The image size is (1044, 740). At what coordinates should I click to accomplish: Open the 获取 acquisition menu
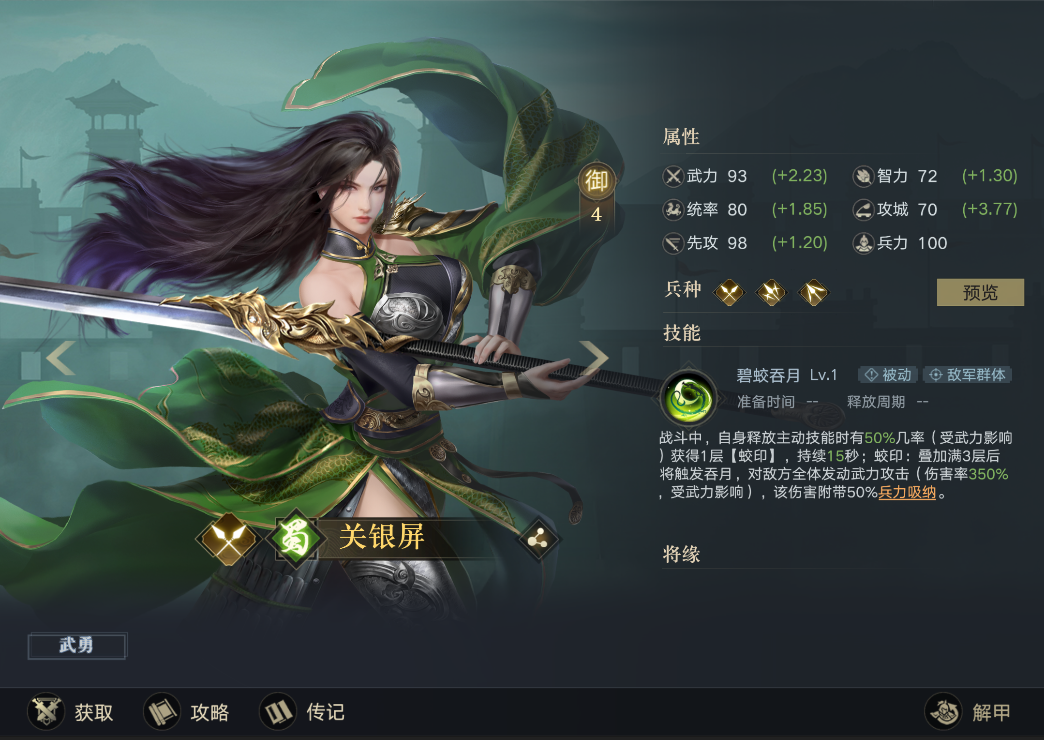(71, 712)
